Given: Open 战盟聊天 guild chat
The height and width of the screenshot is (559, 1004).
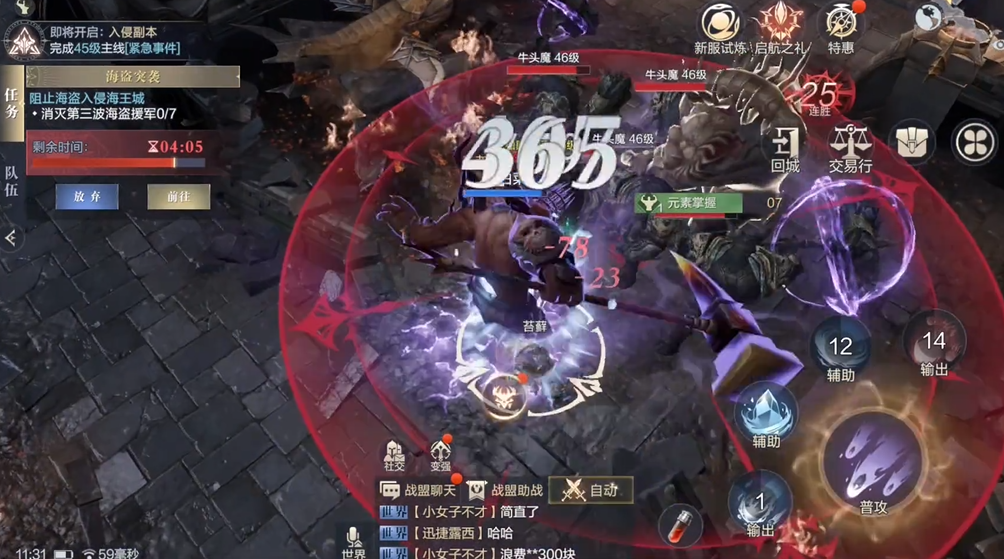Looking at the screenshot, I should [419, 490].
